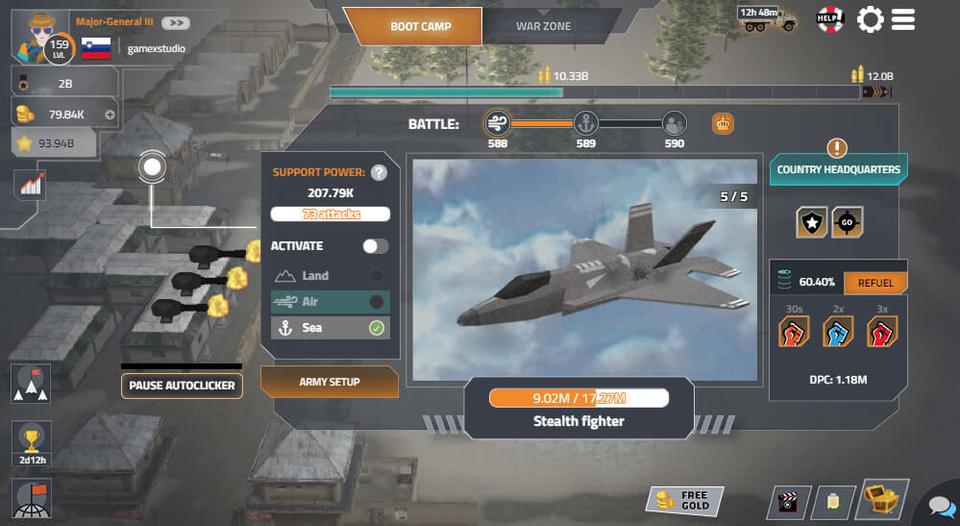Refuel the fuel tank
Screen dimensions: 960x526
coord(875,283)
